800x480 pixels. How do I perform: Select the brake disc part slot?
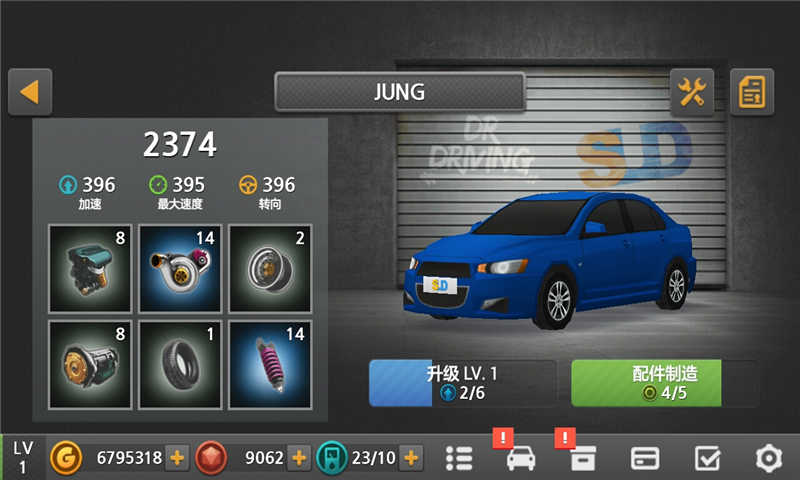pos(270,267)
